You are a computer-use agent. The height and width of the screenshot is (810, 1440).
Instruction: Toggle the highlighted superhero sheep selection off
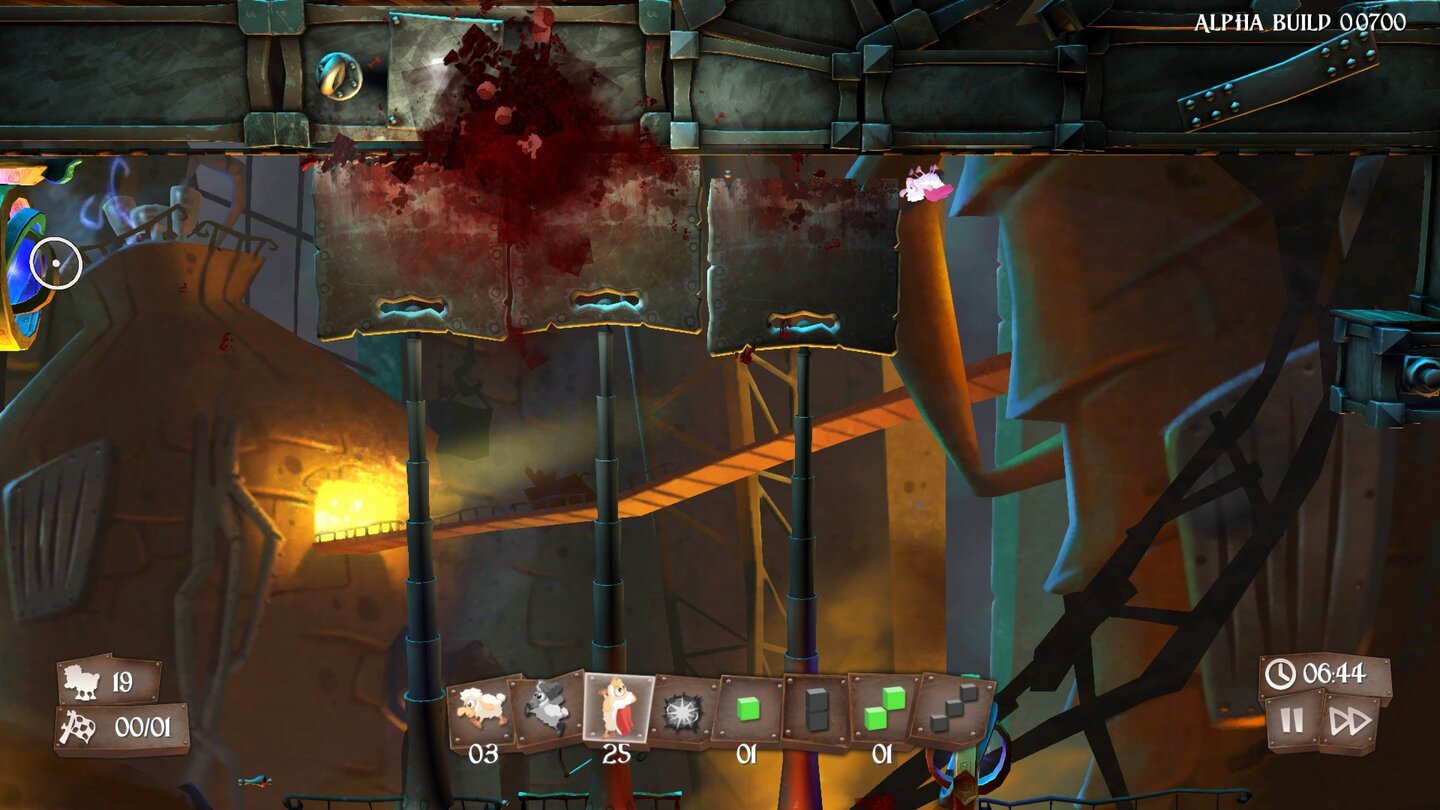(614, 710)
